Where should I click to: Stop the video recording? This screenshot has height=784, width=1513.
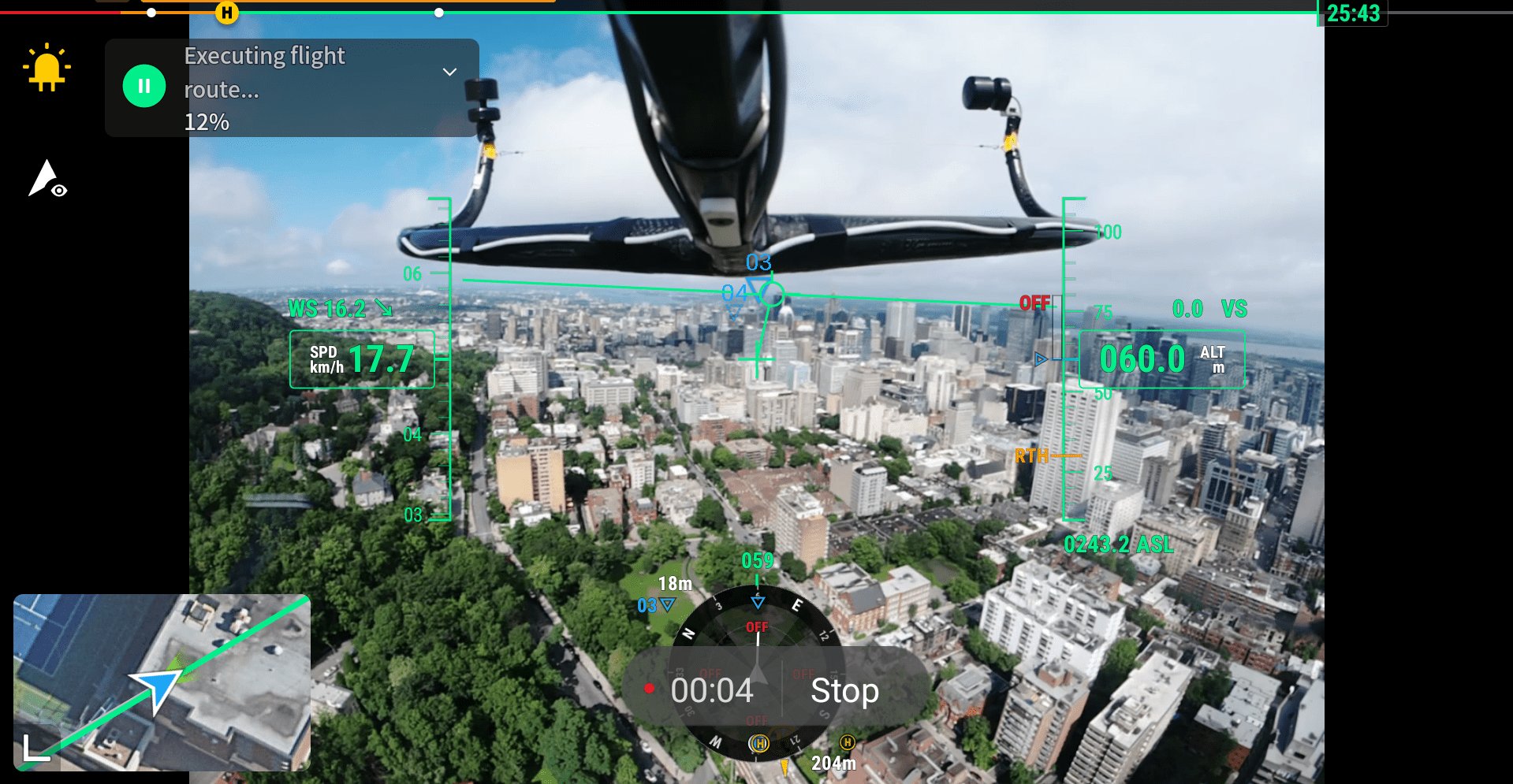click(844, 691)
